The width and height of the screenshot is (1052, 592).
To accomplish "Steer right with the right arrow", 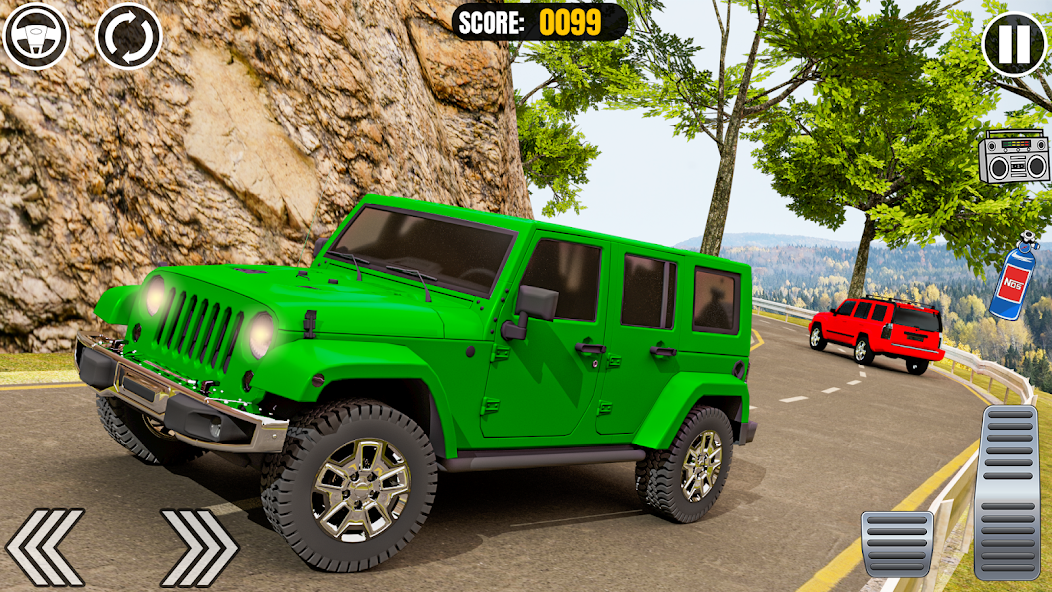I will pyautogui.click(x=199, y=547).
